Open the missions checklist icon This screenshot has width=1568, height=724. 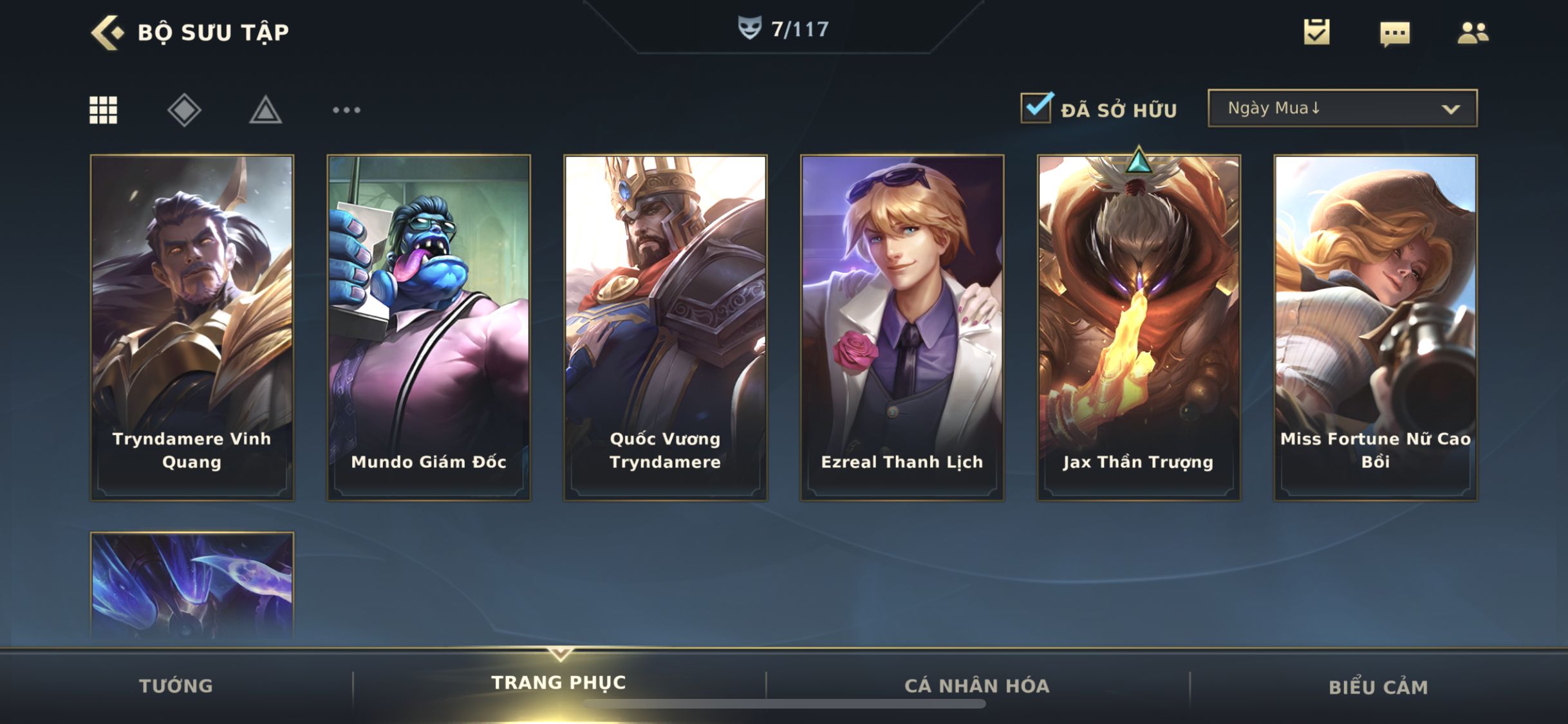click(1316, 32)
